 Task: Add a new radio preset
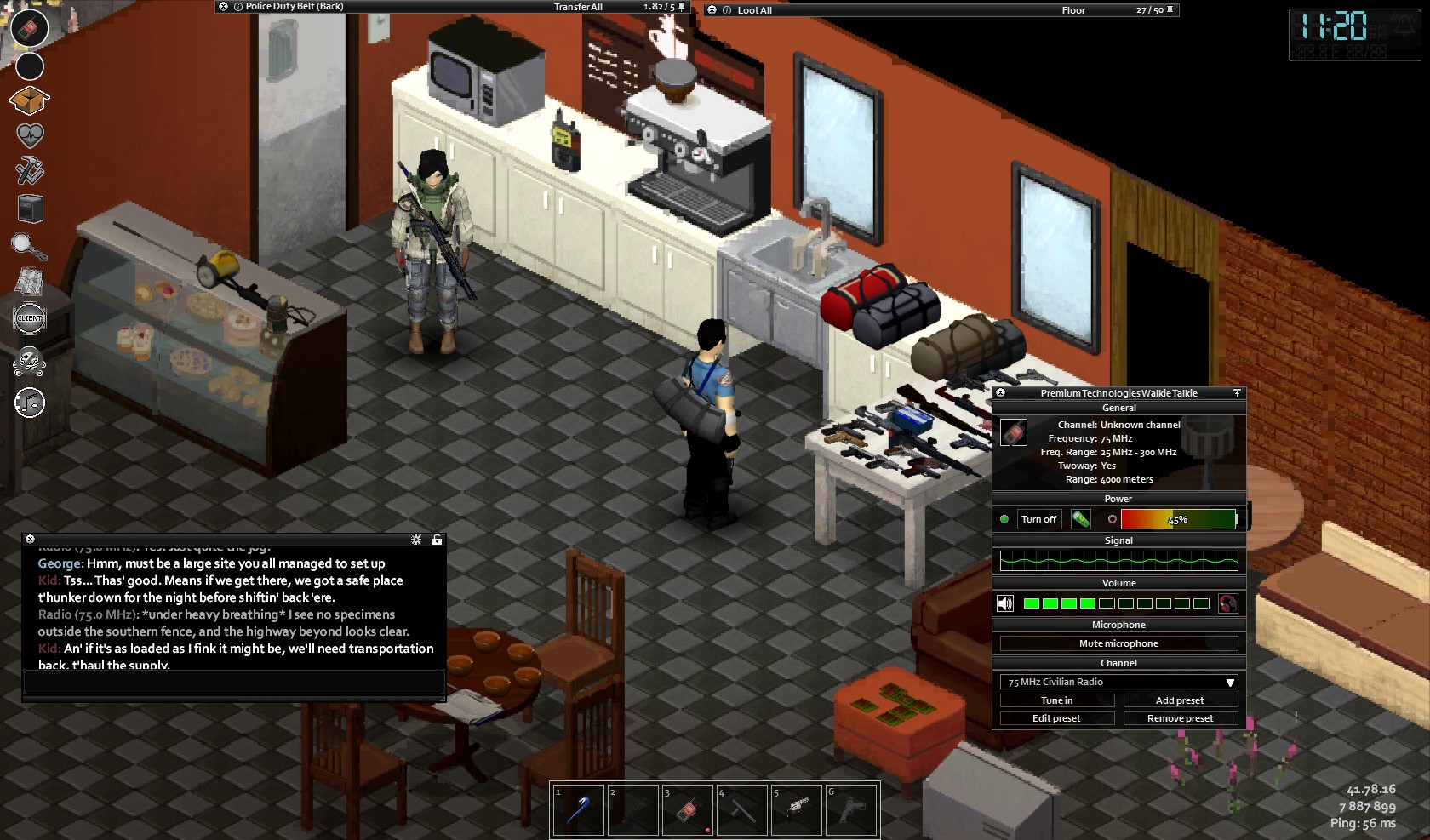[x=1180, y=700]
